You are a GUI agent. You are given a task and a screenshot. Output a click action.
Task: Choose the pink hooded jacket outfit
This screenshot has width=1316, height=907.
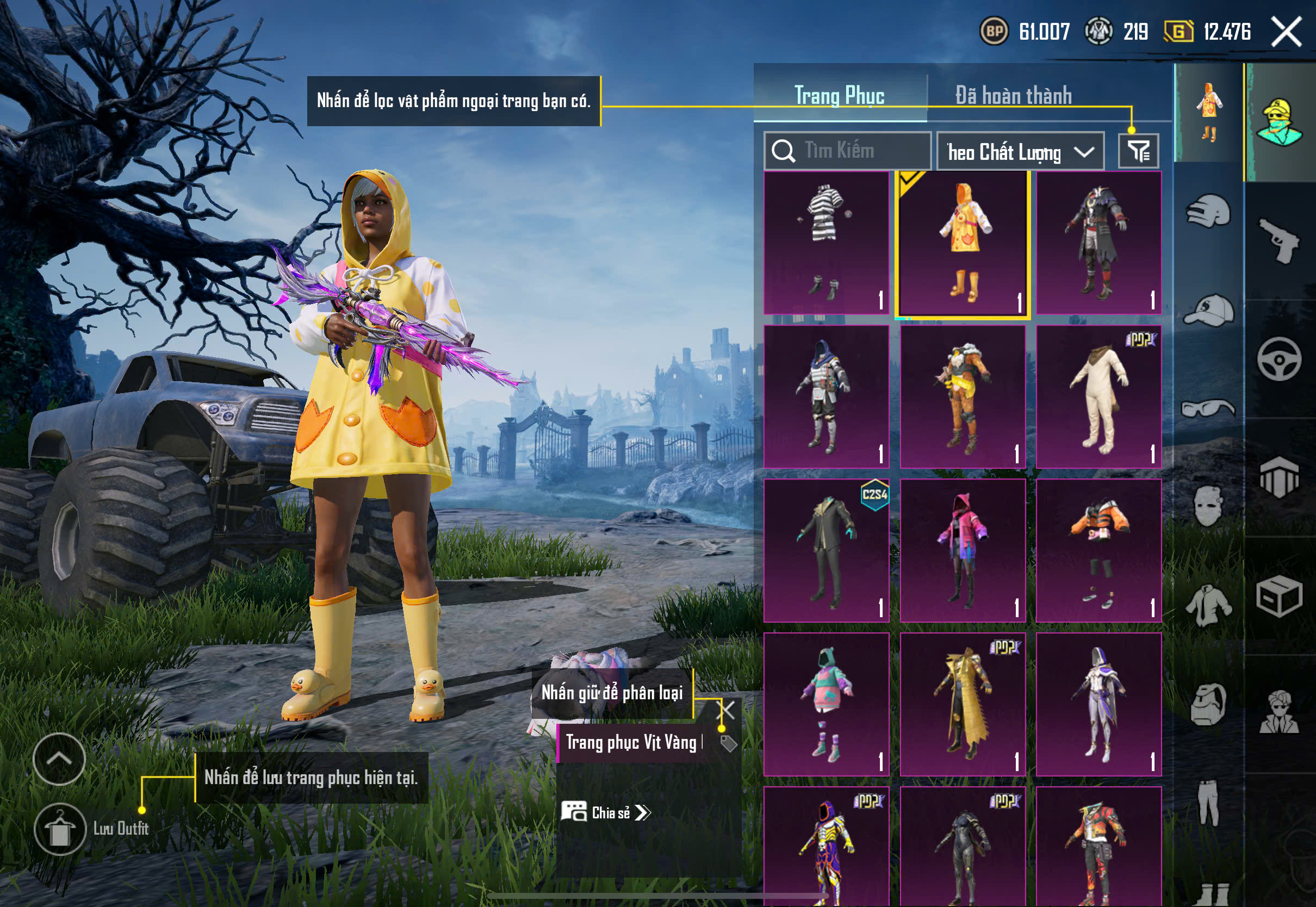[963, 550]
